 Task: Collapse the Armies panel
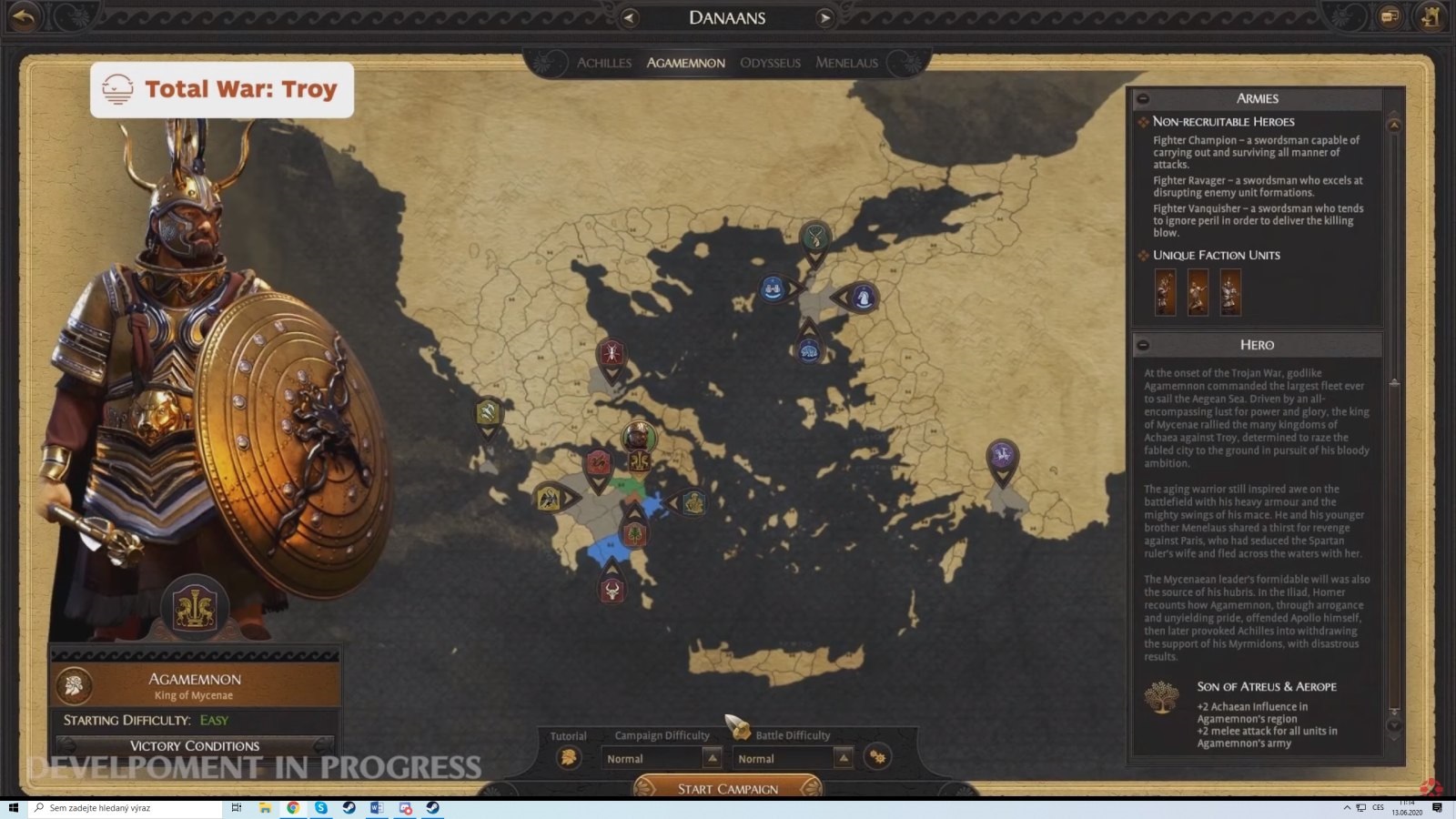click(1144, 97)
